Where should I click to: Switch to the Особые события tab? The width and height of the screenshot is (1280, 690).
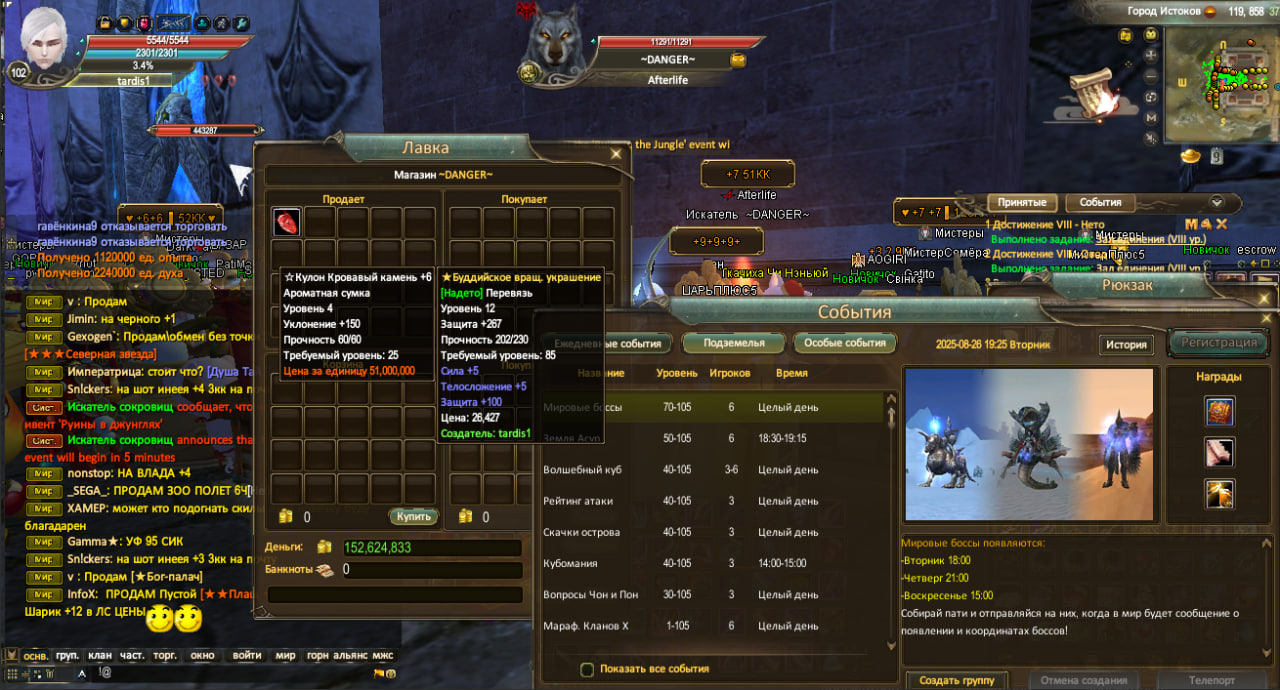tap(845, 343)
